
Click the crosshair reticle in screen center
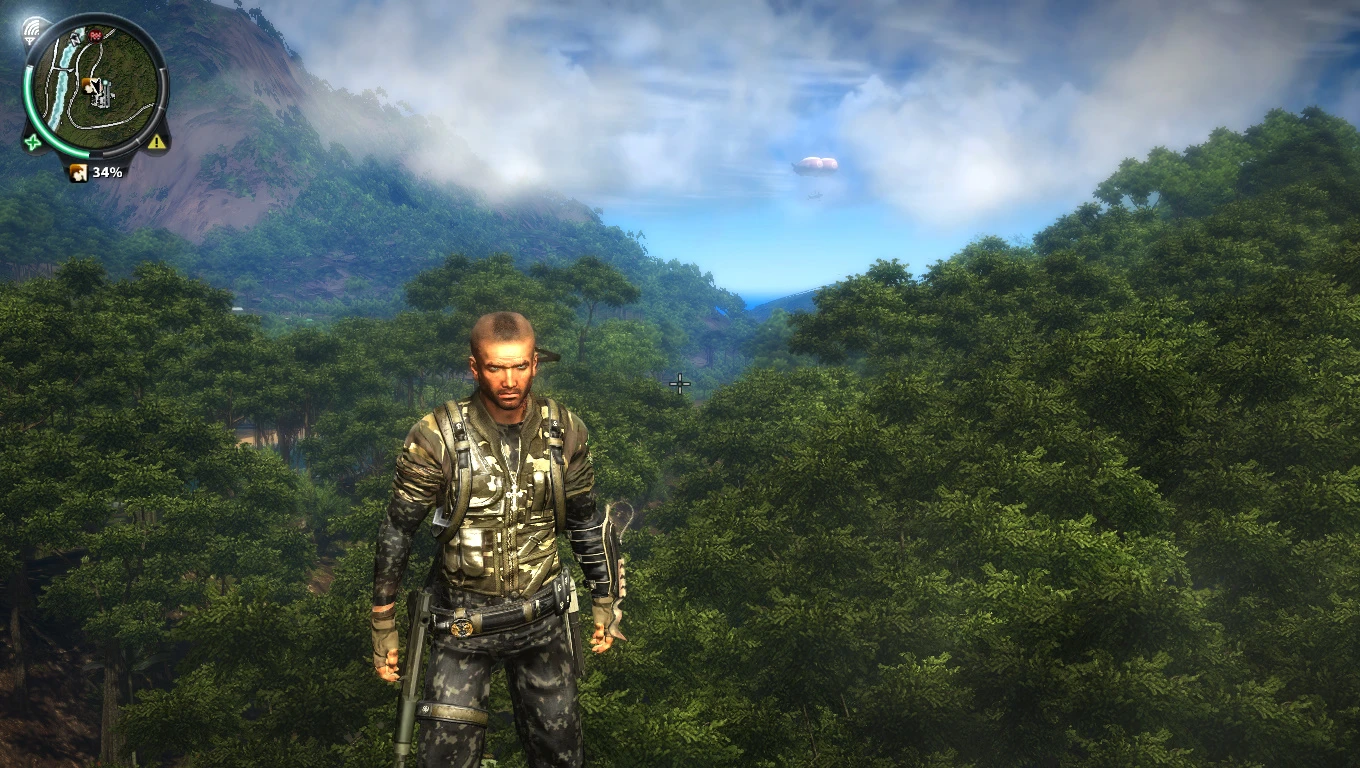click(x=679, y=383)
